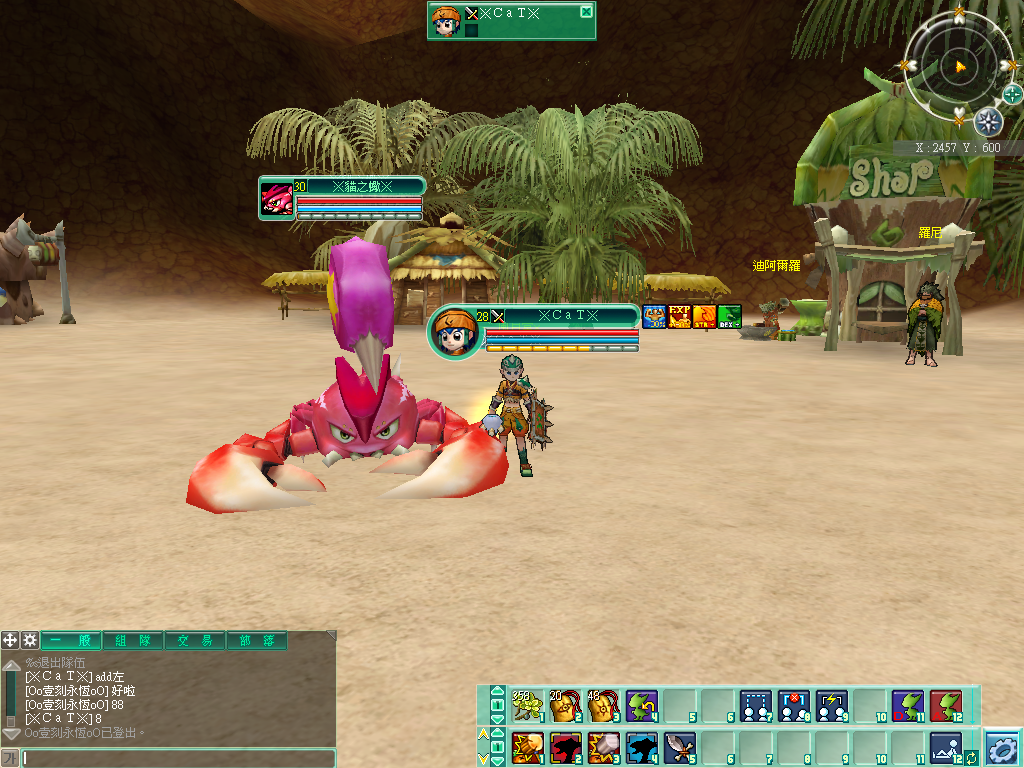This screenshot has height=768, width=1024.
Task: Open chat settings gear icon
Action: (30, 640)
